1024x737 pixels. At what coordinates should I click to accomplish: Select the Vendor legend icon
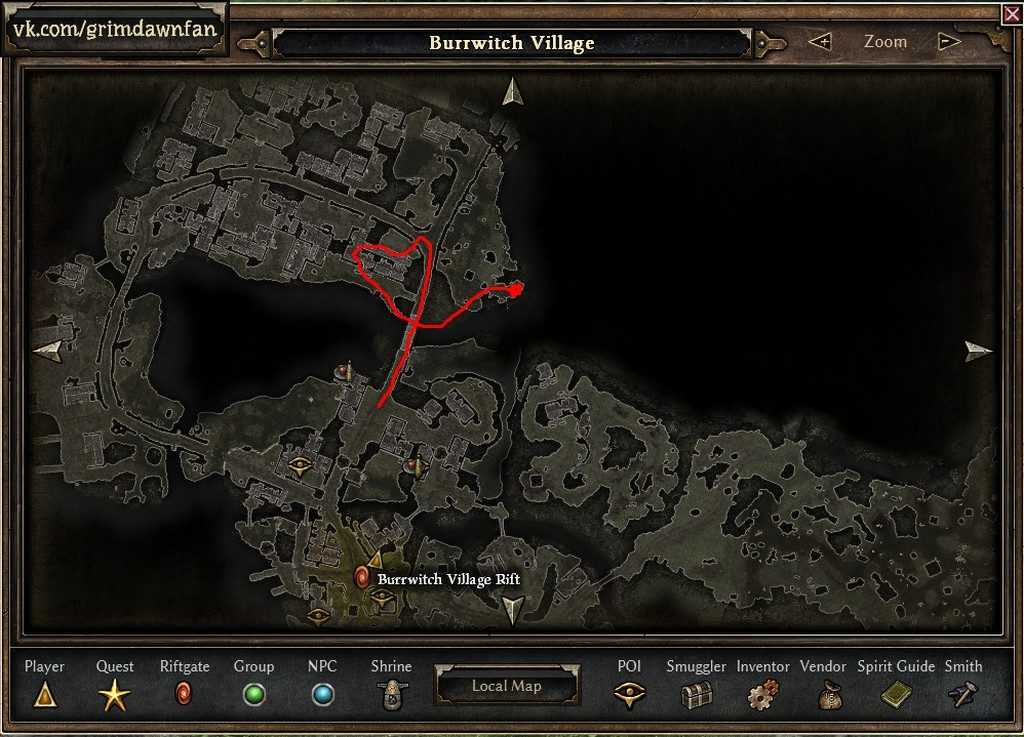pos(829,695)
